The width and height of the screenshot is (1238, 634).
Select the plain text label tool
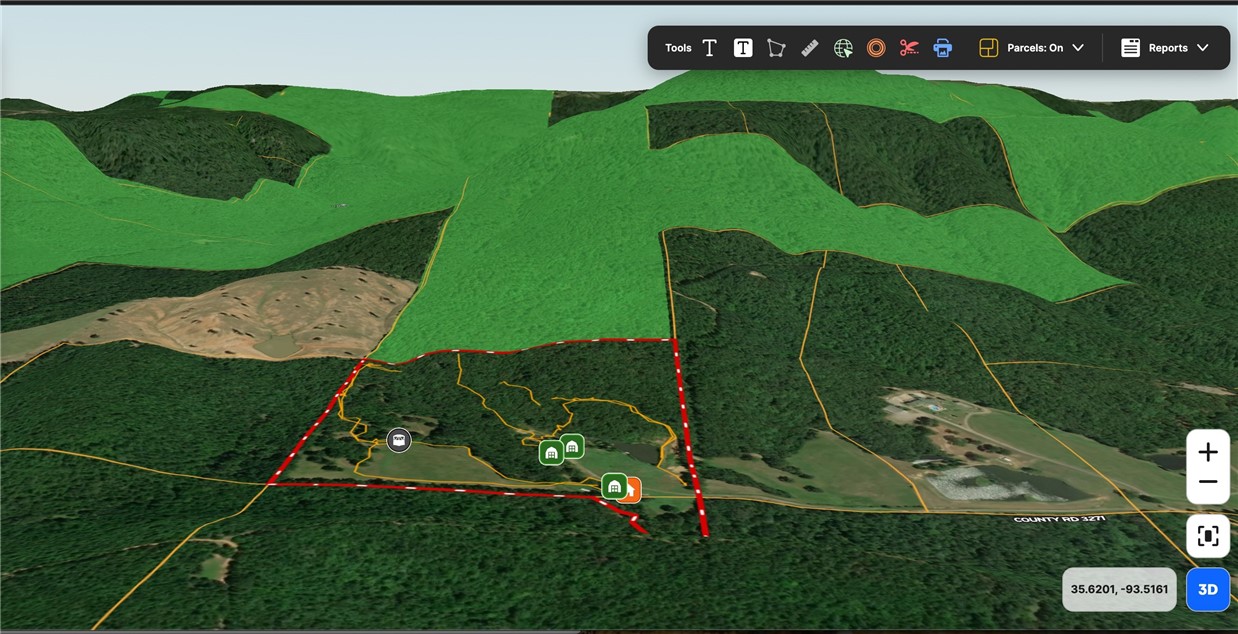coord(709,48)
